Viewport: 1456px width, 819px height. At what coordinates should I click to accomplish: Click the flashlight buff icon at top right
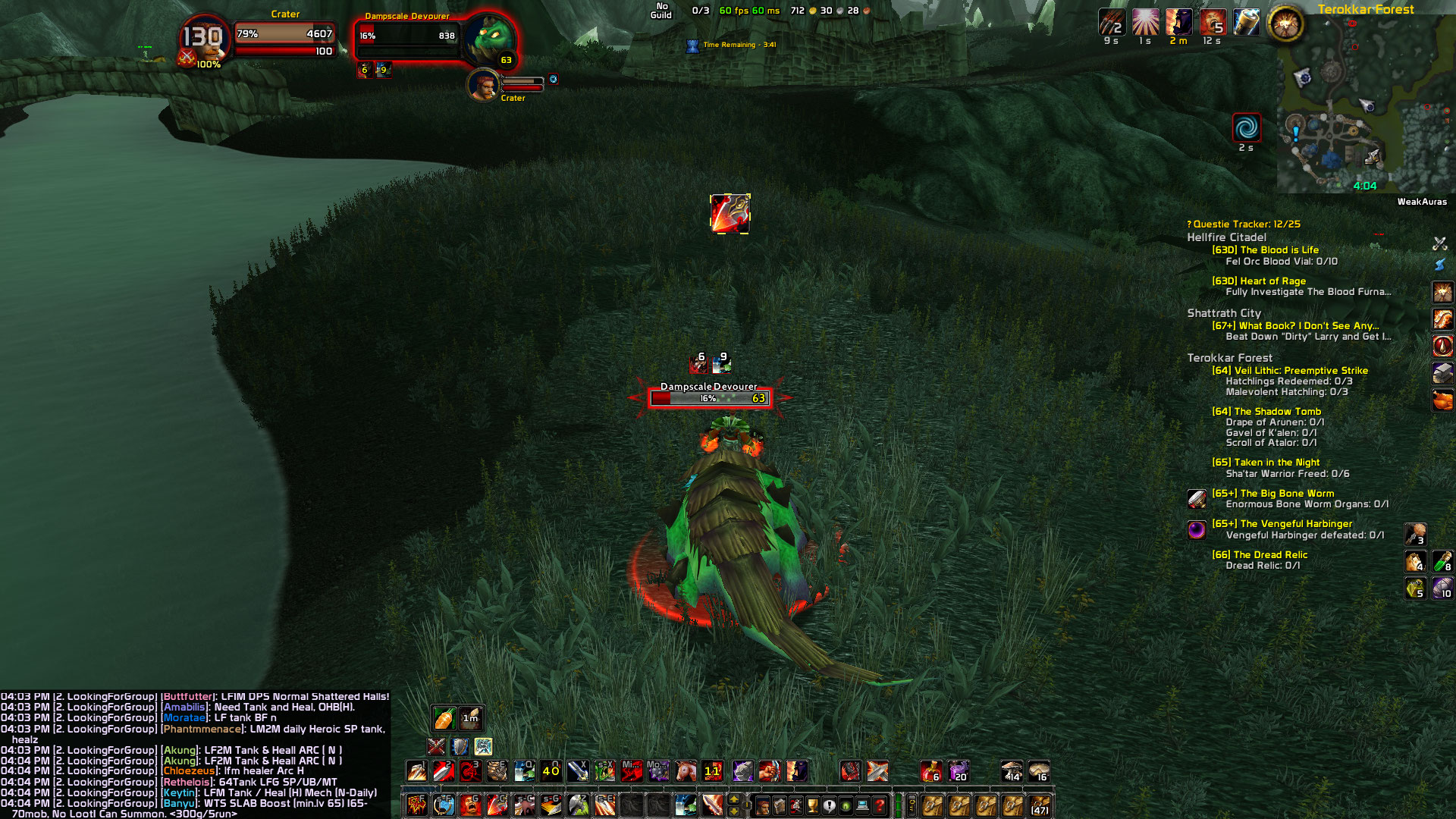coord(1247,24)
